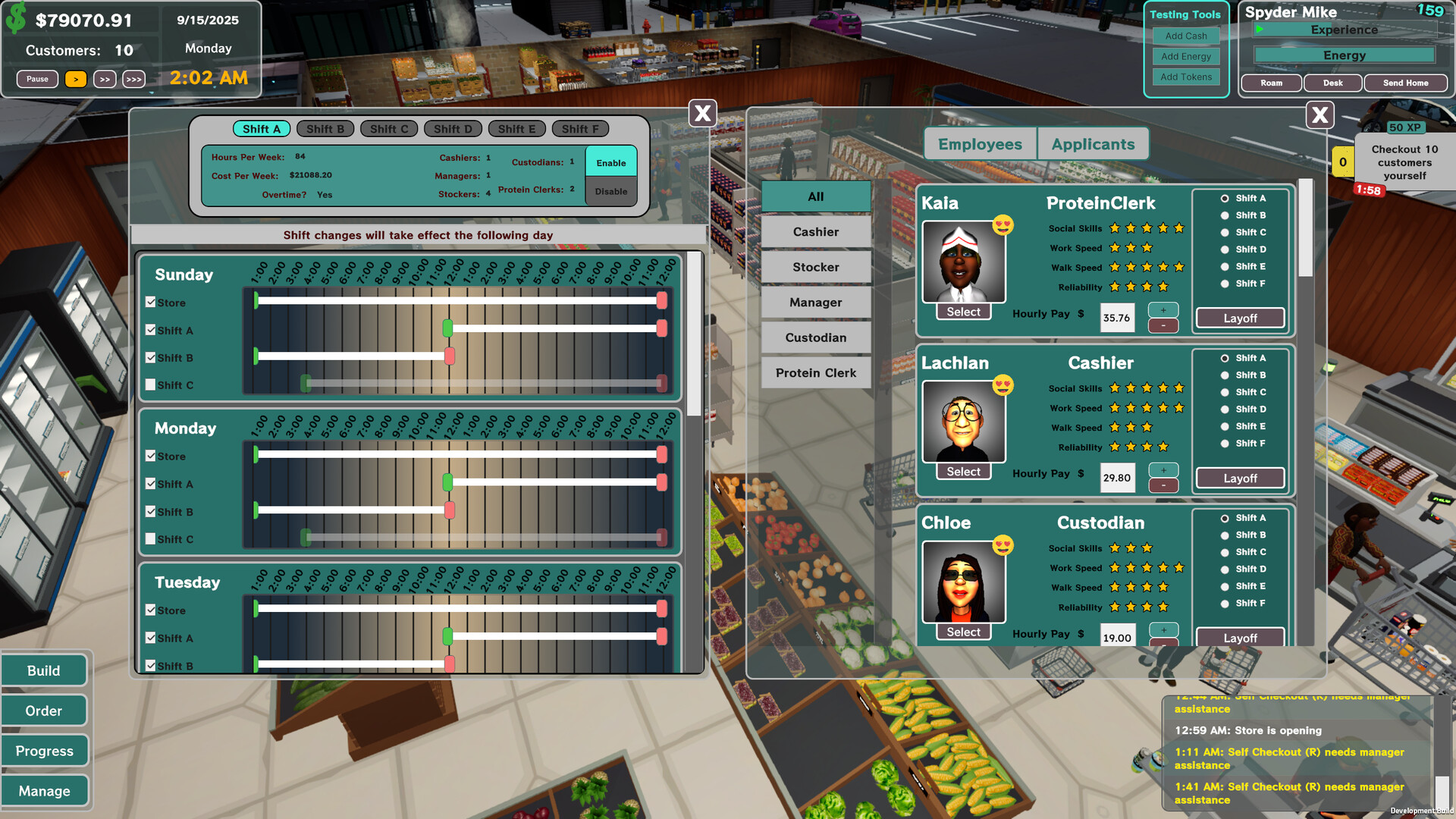Screen dimensions: 1456x819
Task: Lay off Lachlan the cashier
Action: click(x=1239, y=478)
